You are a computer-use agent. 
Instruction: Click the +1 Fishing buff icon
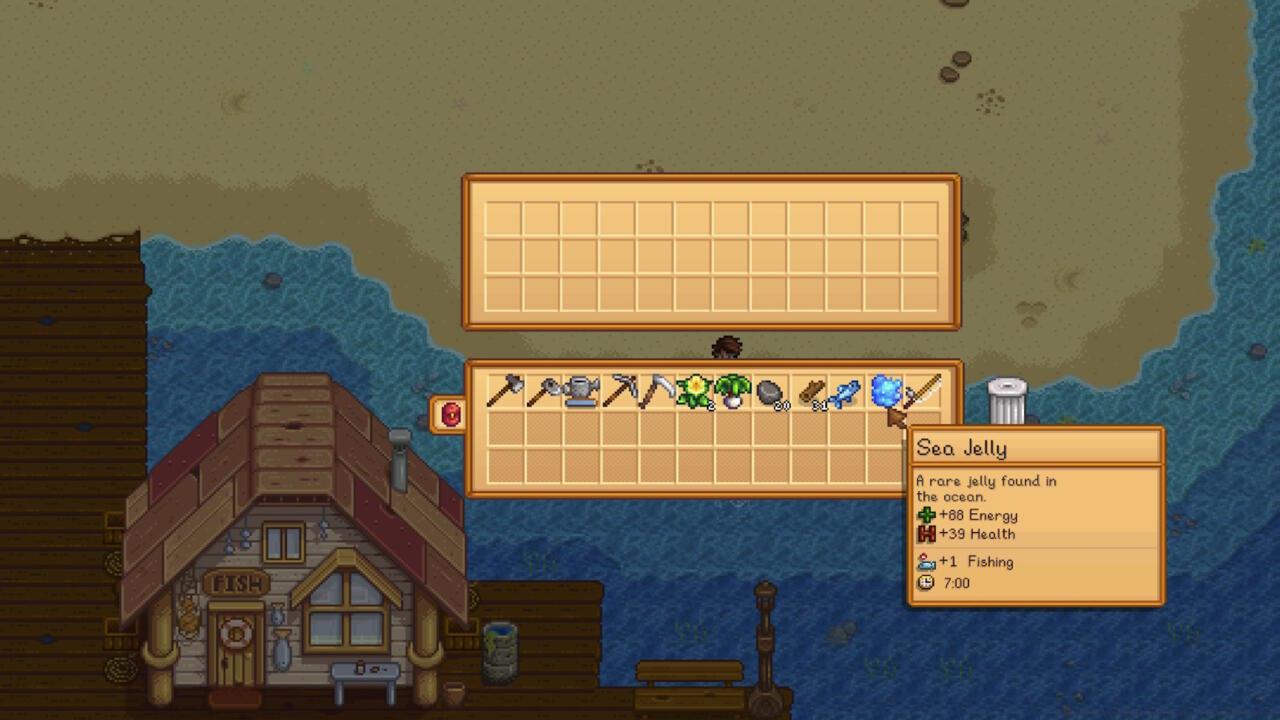click(928, 562)
